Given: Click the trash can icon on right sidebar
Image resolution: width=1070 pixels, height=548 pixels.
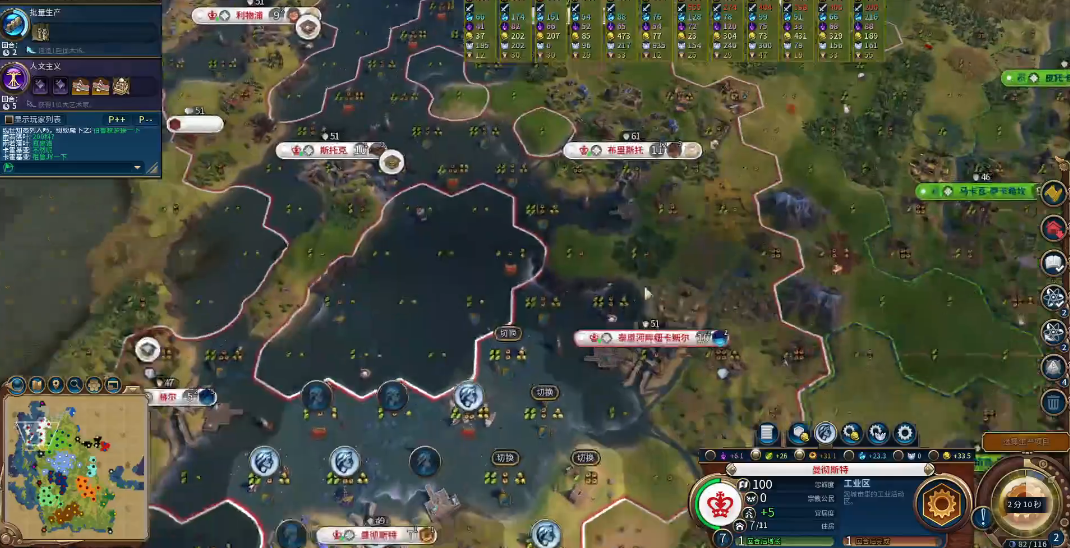Looking at the screenshot, I should point(1053,402).
